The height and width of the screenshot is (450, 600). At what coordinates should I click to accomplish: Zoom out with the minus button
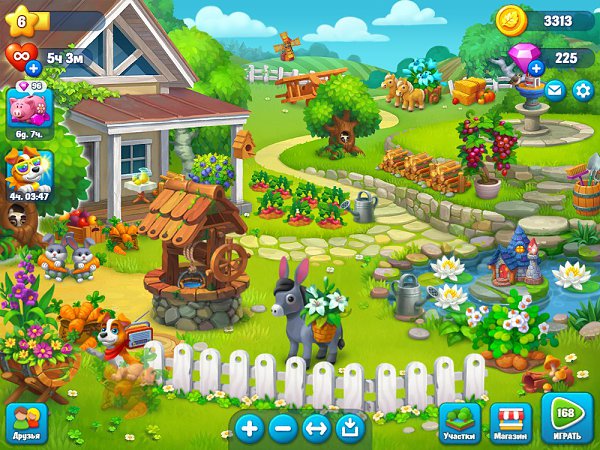tap(283, 429)
